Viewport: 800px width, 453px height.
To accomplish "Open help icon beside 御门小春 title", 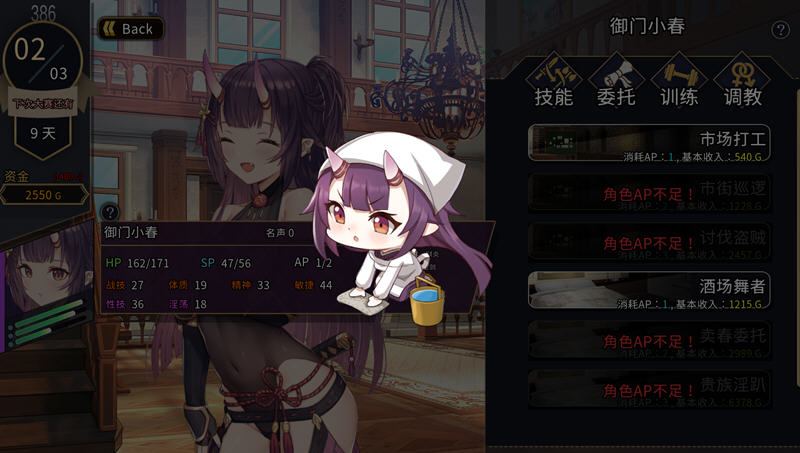I will [781, 30].
